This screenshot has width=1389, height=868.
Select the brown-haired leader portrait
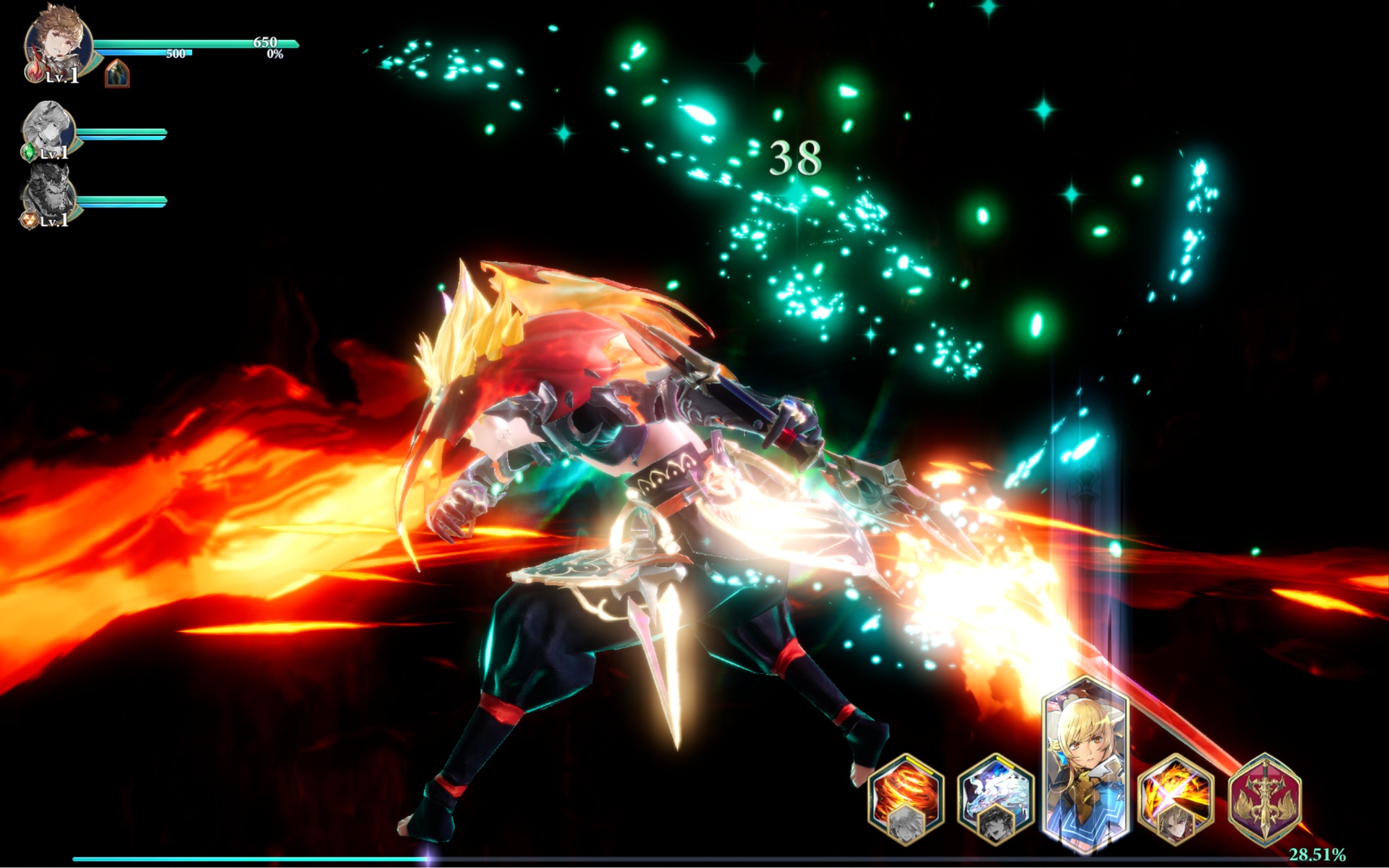58,45
